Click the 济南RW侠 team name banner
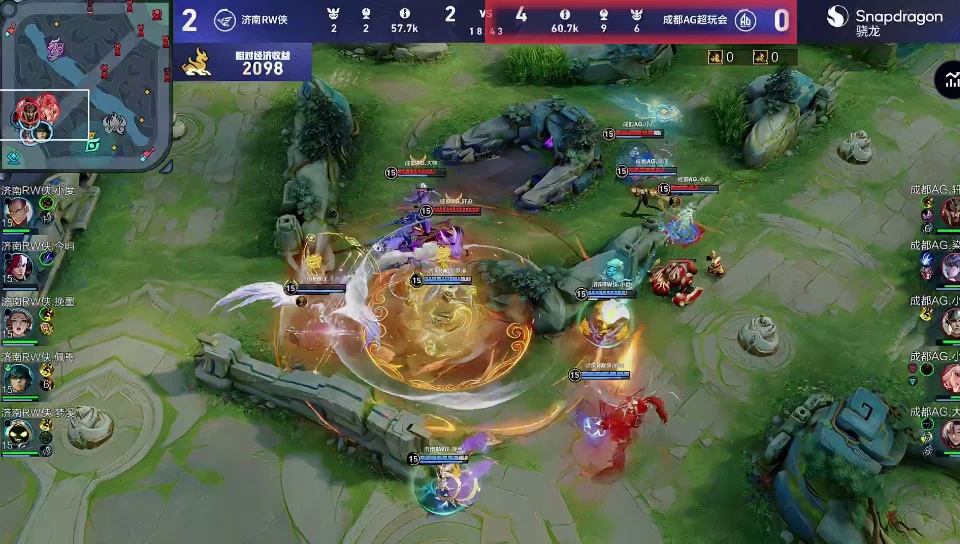960x544 pixels. [263, 20]
